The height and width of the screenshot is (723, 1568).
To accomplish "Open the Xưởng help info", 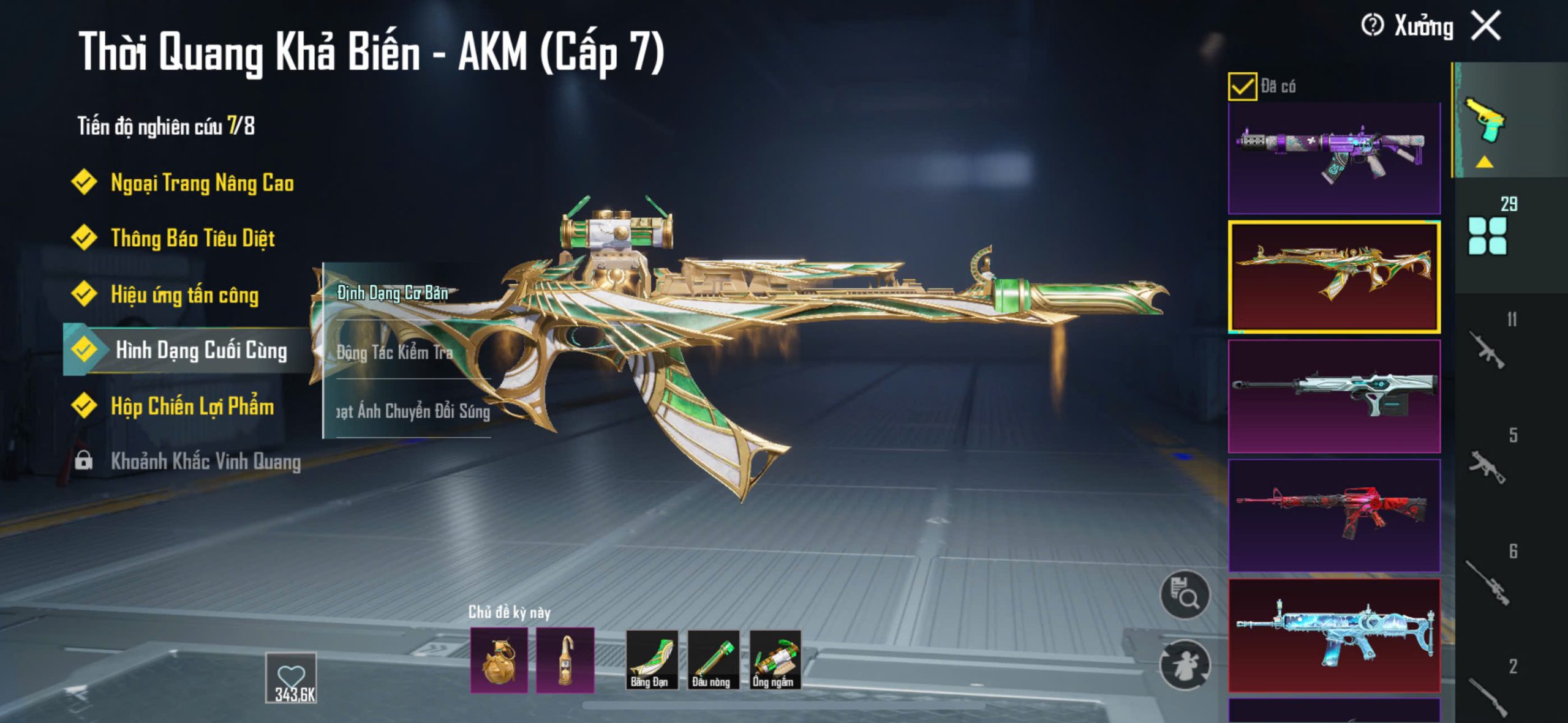I will (x=1372, y=26).
